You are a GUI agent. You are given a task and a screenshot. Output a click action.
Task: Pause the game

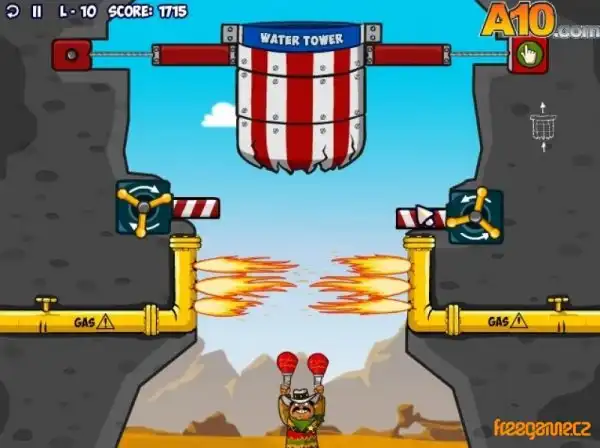37,12
